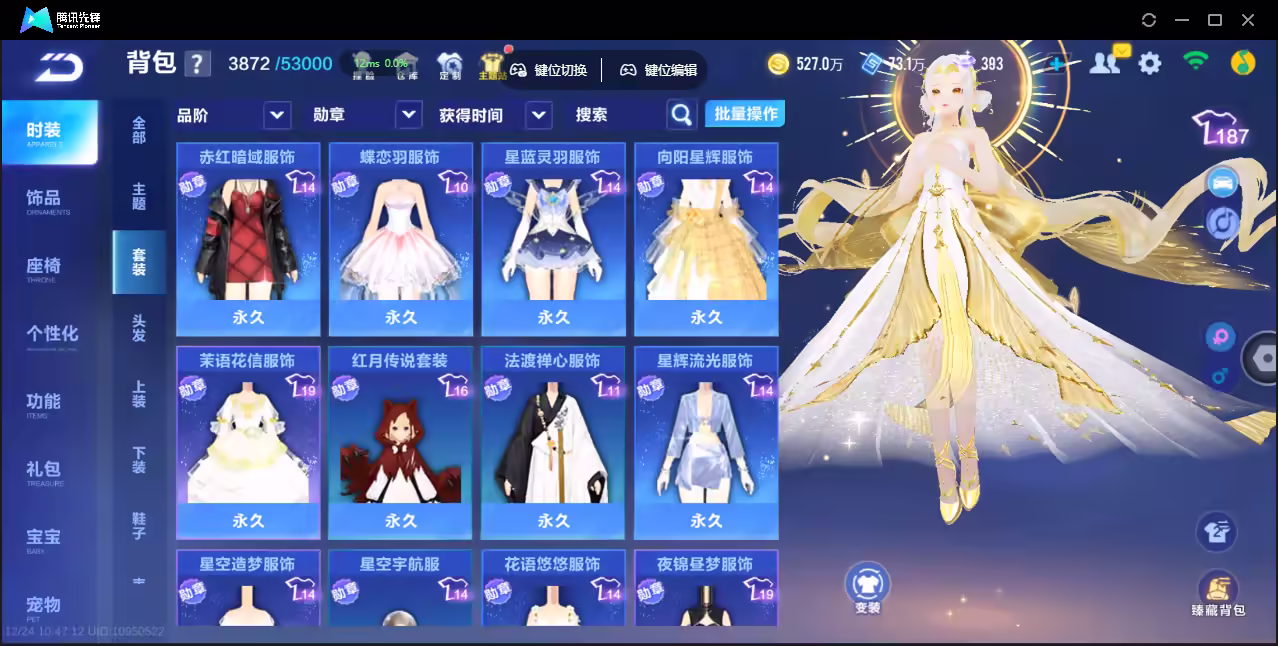The image size is (1278, 646).
Task: Choose the 头发 sub-tab
Action: coord(139,328)
